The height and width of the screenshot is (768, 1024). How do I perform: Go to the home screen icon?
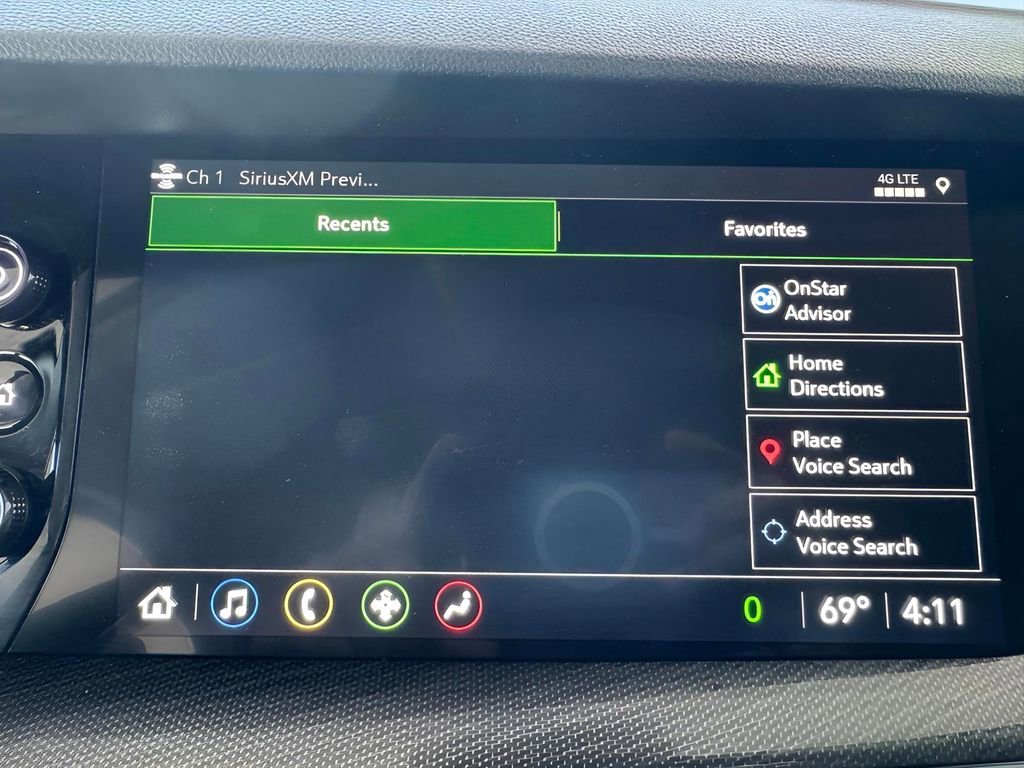157,603
